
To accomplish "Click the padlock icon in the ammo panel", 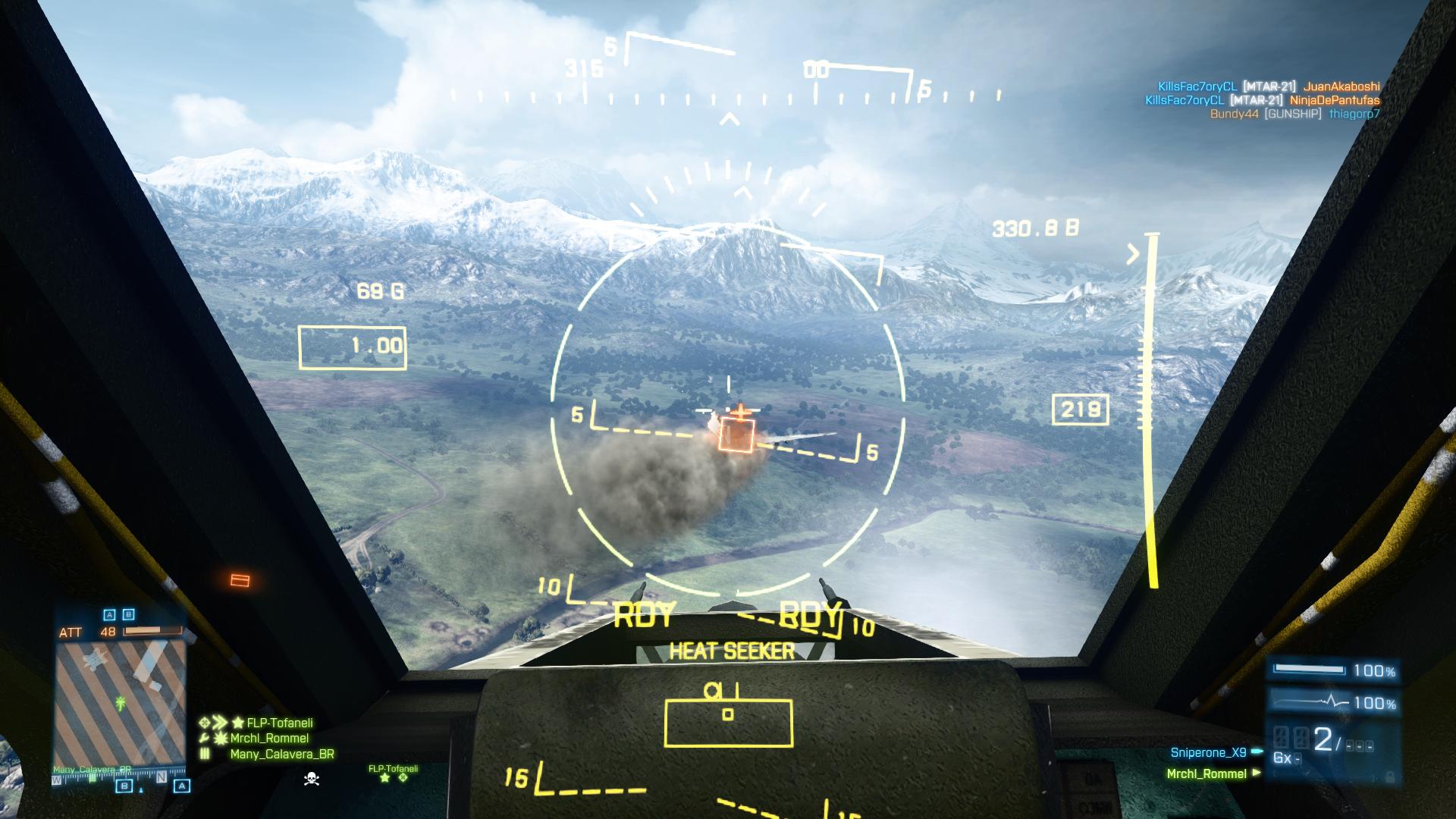I will pyautogui.click(x=1389, y=777).
